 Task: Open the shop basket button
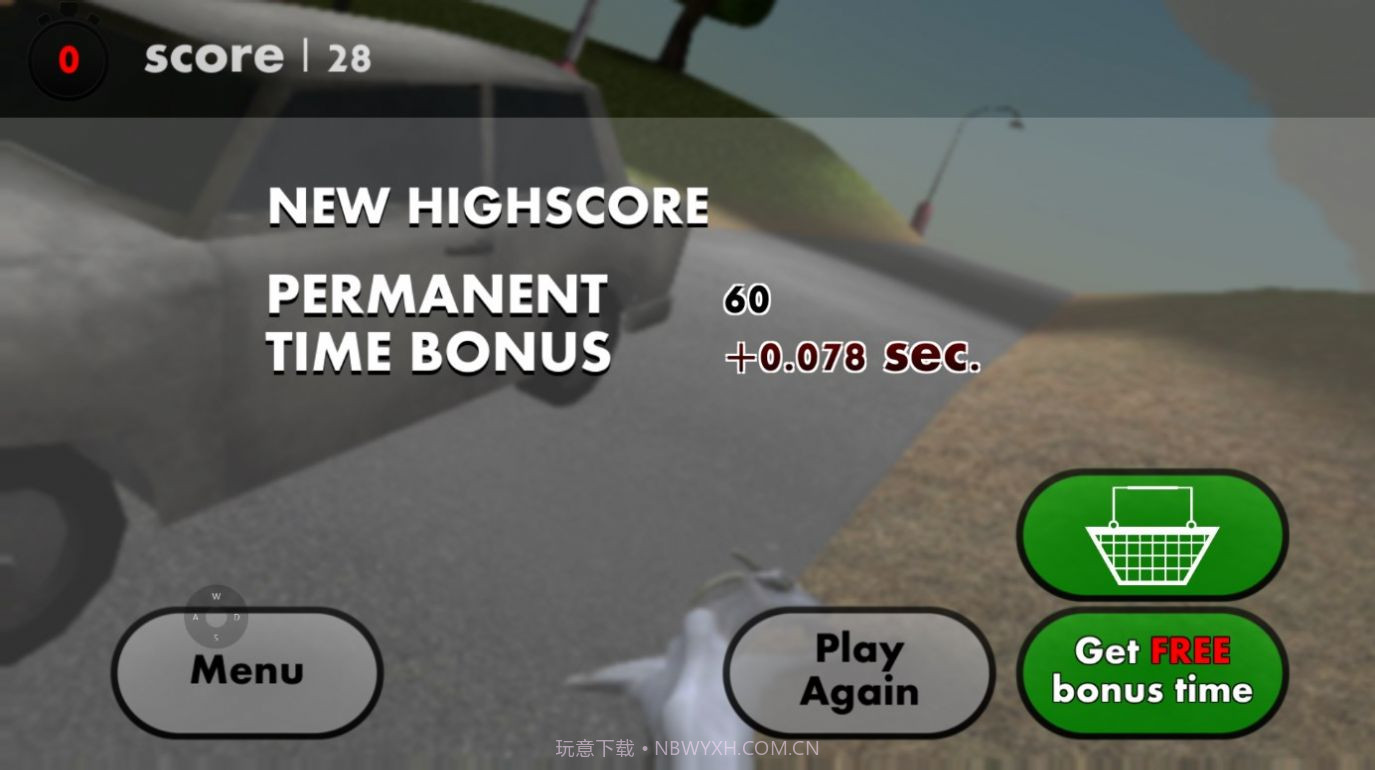click(x=1152, y=535)
